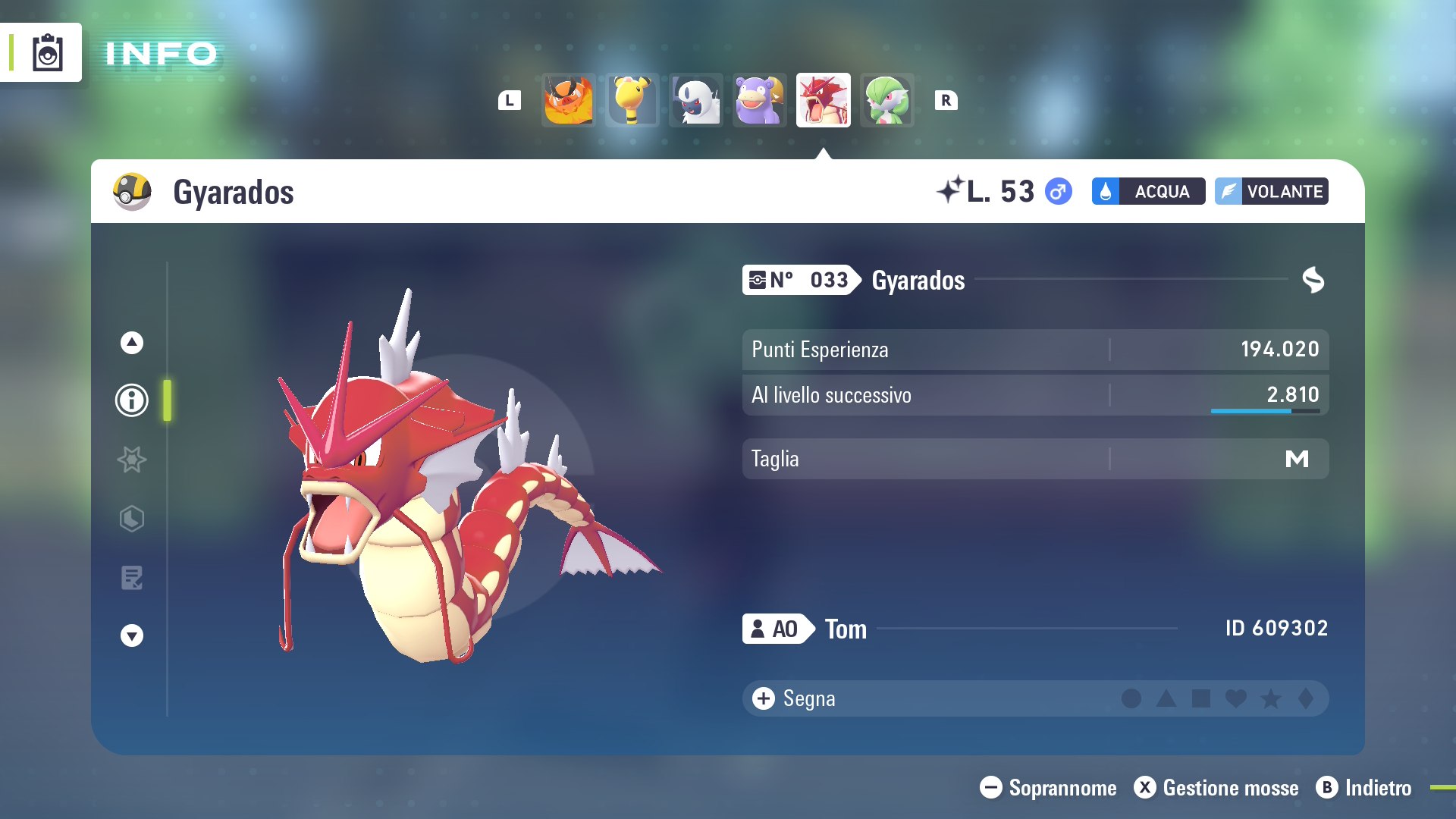Click the down arrow below the page icons
The height and width of the screenshot is (819, 1456).
pyautogui.click(x=132, y=635)
